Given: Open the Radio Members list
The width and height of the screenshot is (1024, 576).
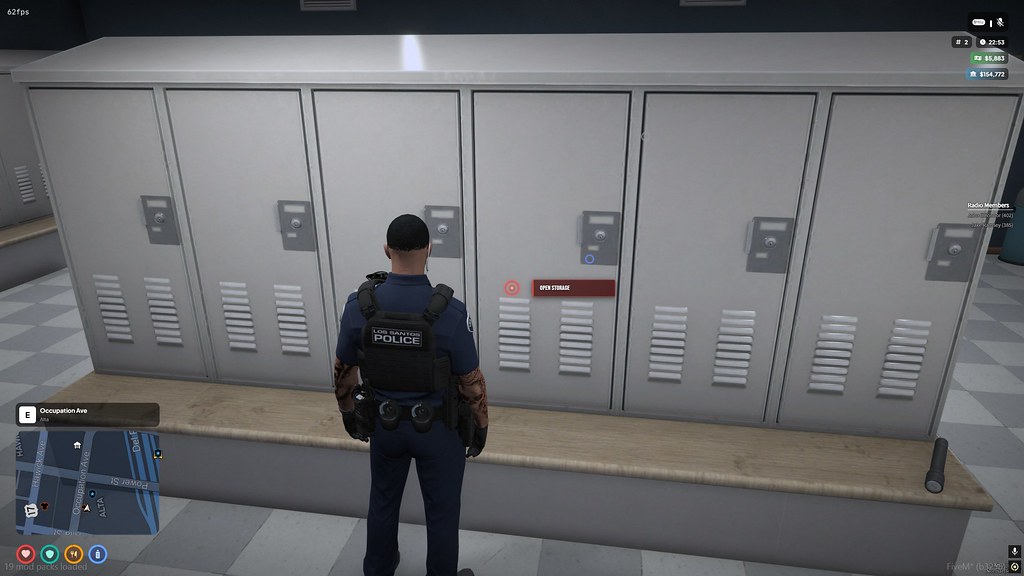Looking at the screenshot, I should tap(988, 205).
